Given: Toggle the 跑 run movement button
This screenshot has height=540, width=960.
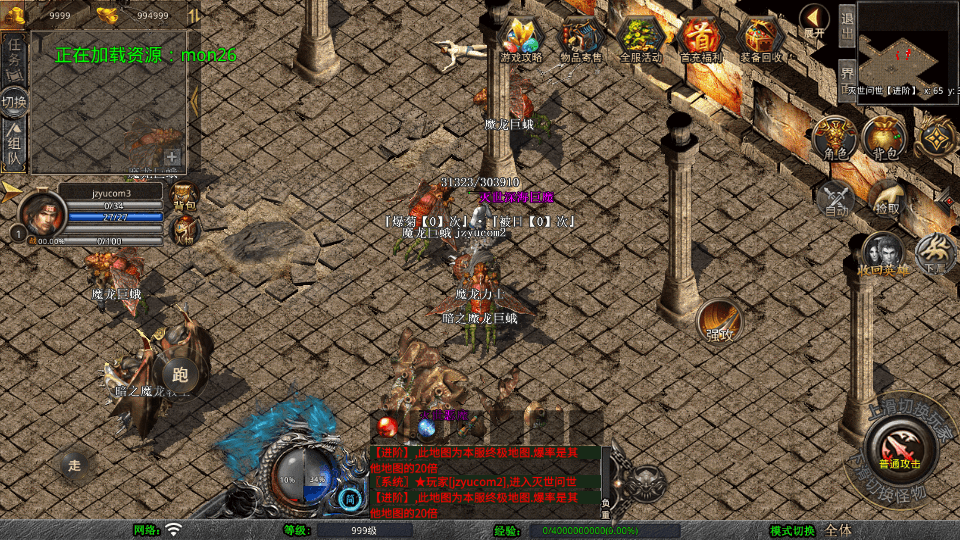Looking at the screenshot, I should [x=180, y=375].
